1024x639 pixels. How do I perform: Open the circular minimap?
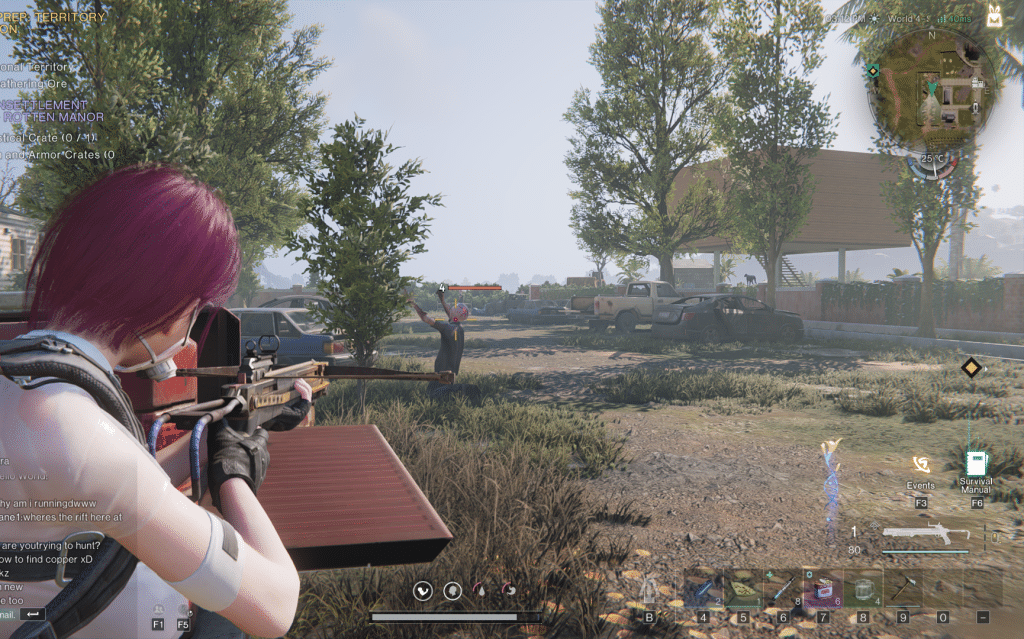coord(932,88)
